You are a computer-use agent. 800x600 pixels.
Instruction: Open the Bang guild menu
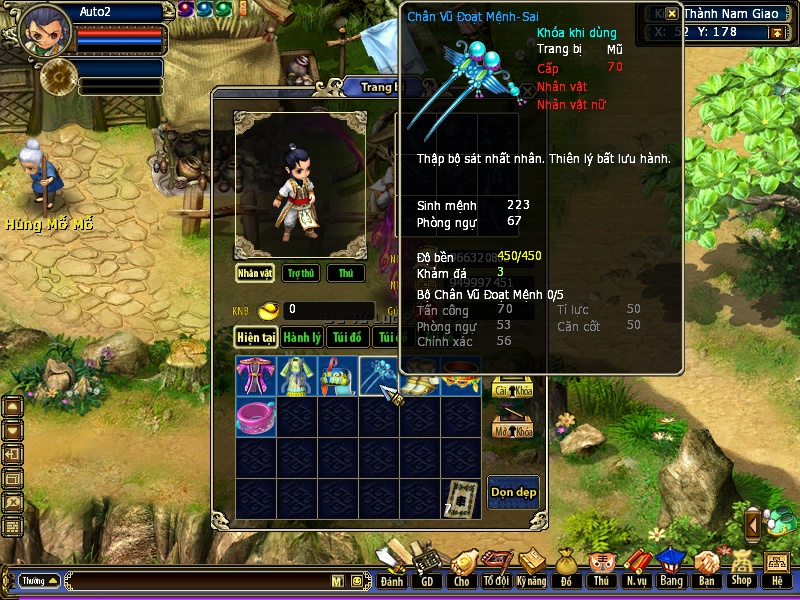coord(670,570)
